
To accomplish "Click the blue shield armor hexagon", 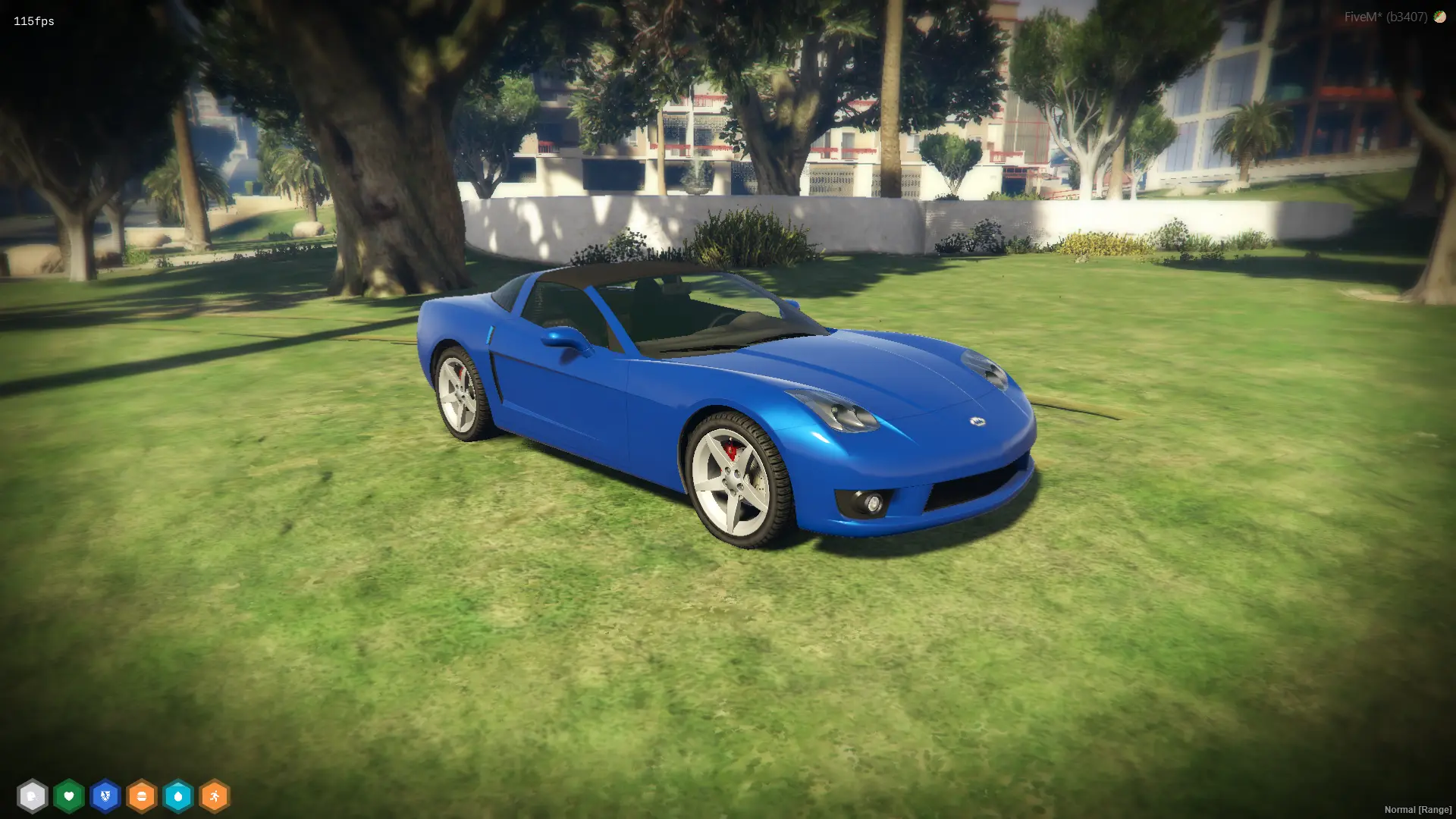I will click(x=105, y=796).
